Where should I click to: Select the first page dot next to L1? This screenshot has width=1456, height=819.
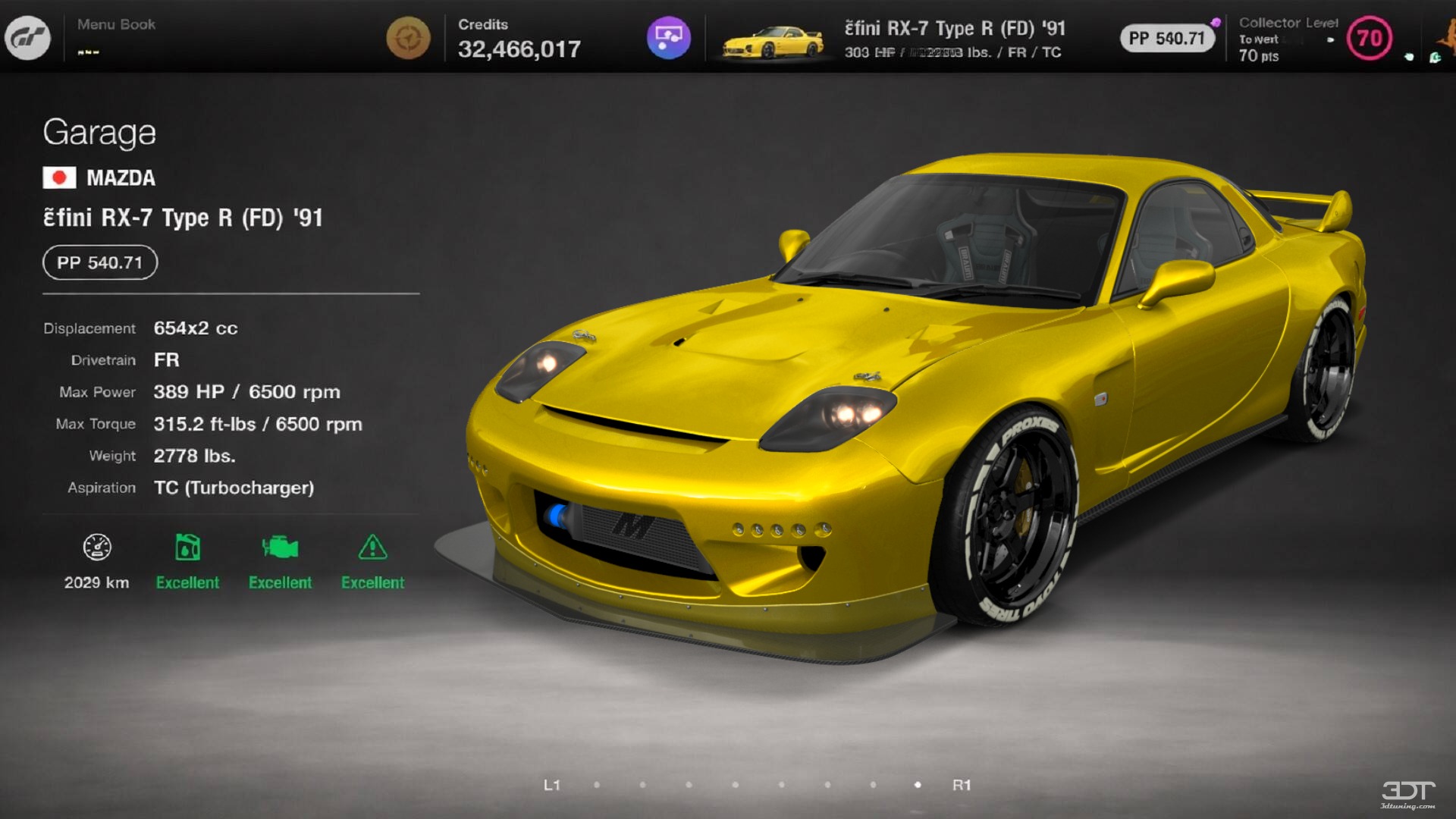[x=597, y=786]
